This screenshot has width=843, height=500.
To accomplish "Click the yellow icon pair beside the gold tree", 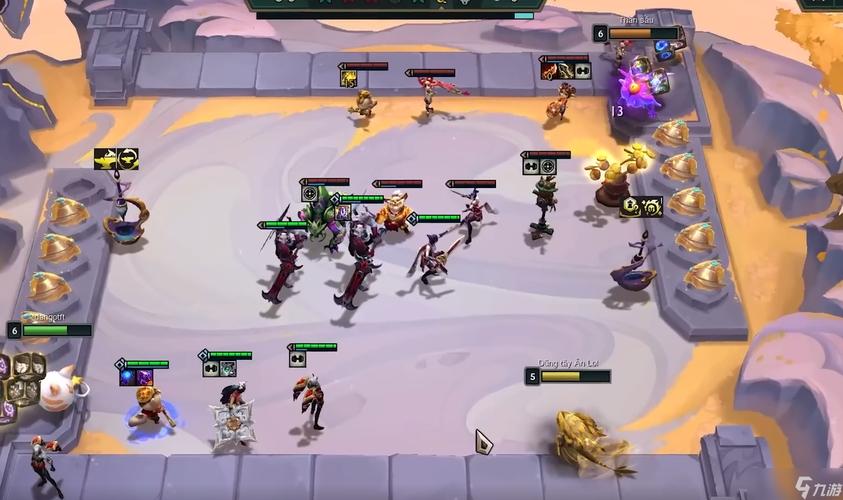I will click(641, 207).
